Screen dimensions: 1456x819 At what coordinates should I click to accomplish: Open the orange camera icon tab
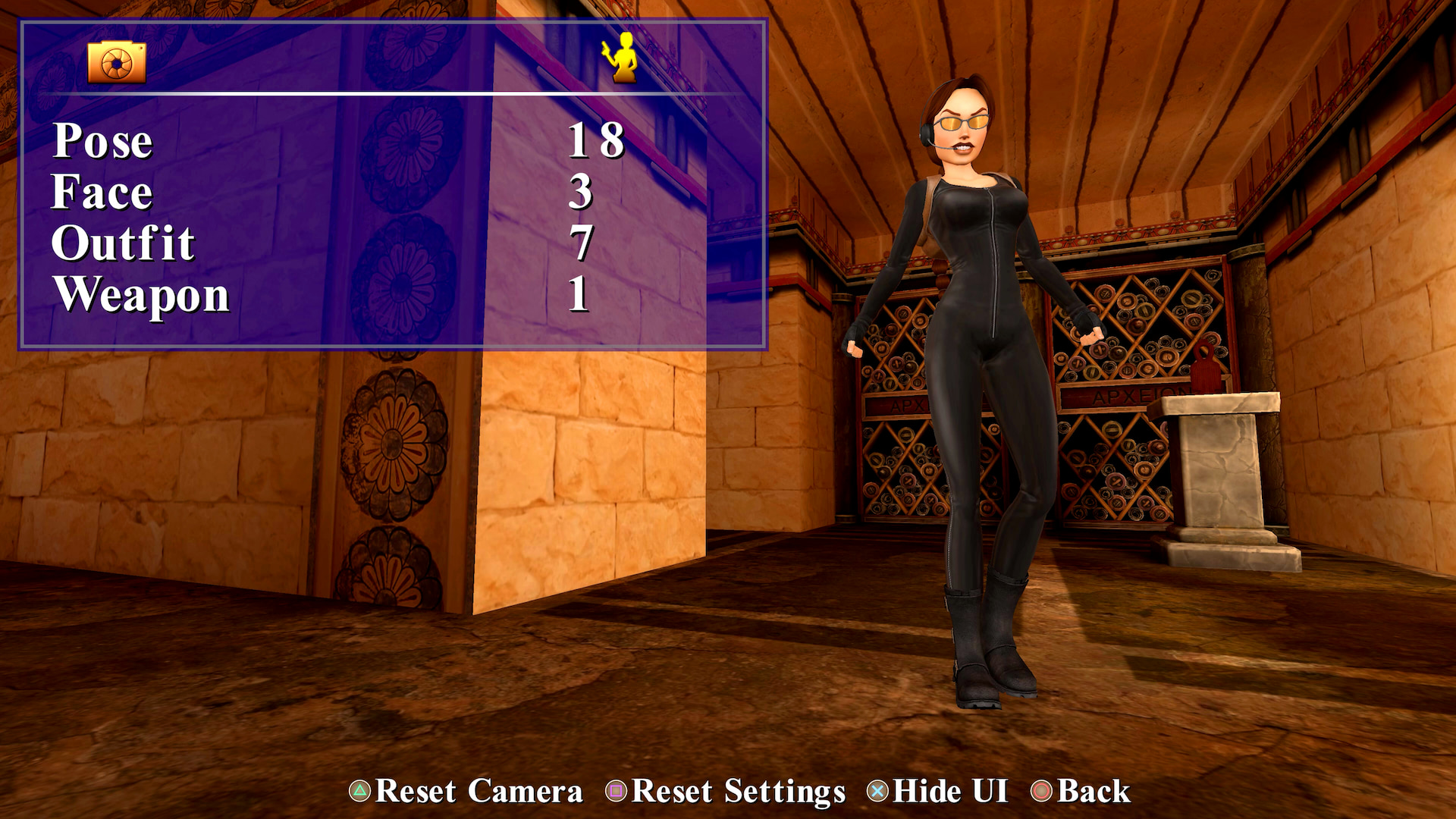115,62
